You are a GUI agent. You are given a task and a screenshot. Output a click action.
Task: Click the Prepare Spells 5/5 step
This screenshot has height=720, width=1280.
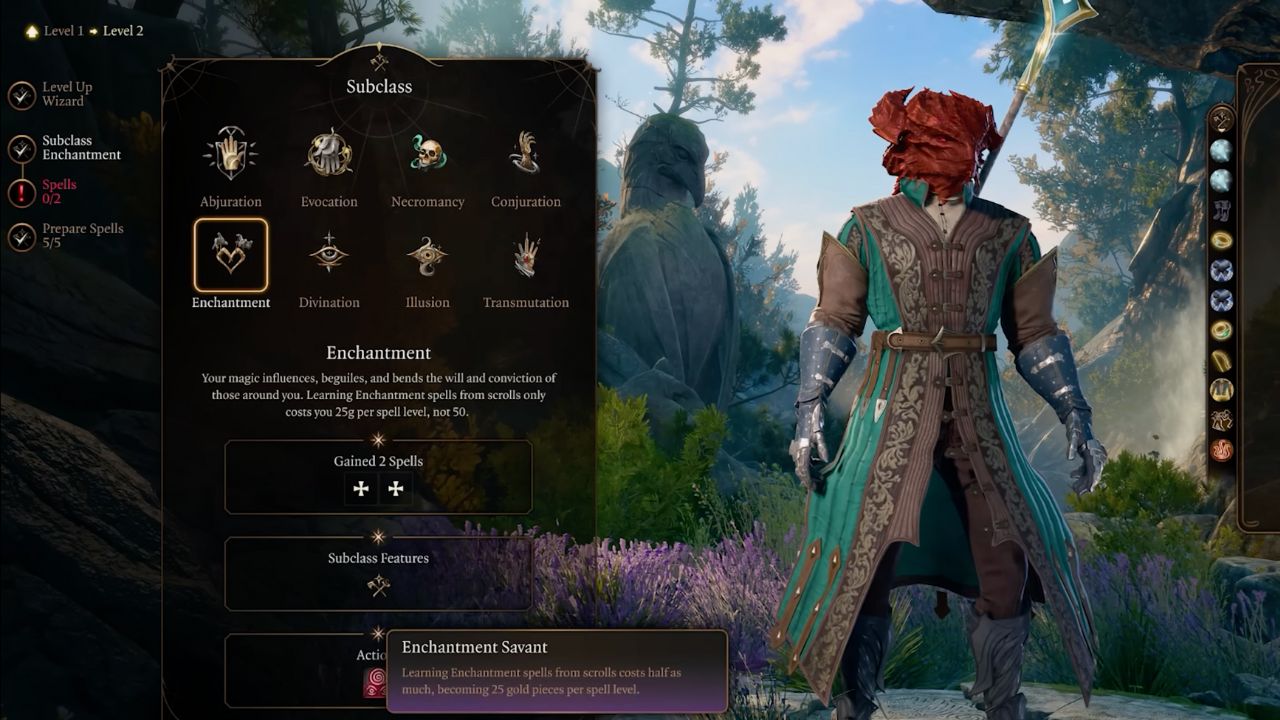[x=82, y=235]
